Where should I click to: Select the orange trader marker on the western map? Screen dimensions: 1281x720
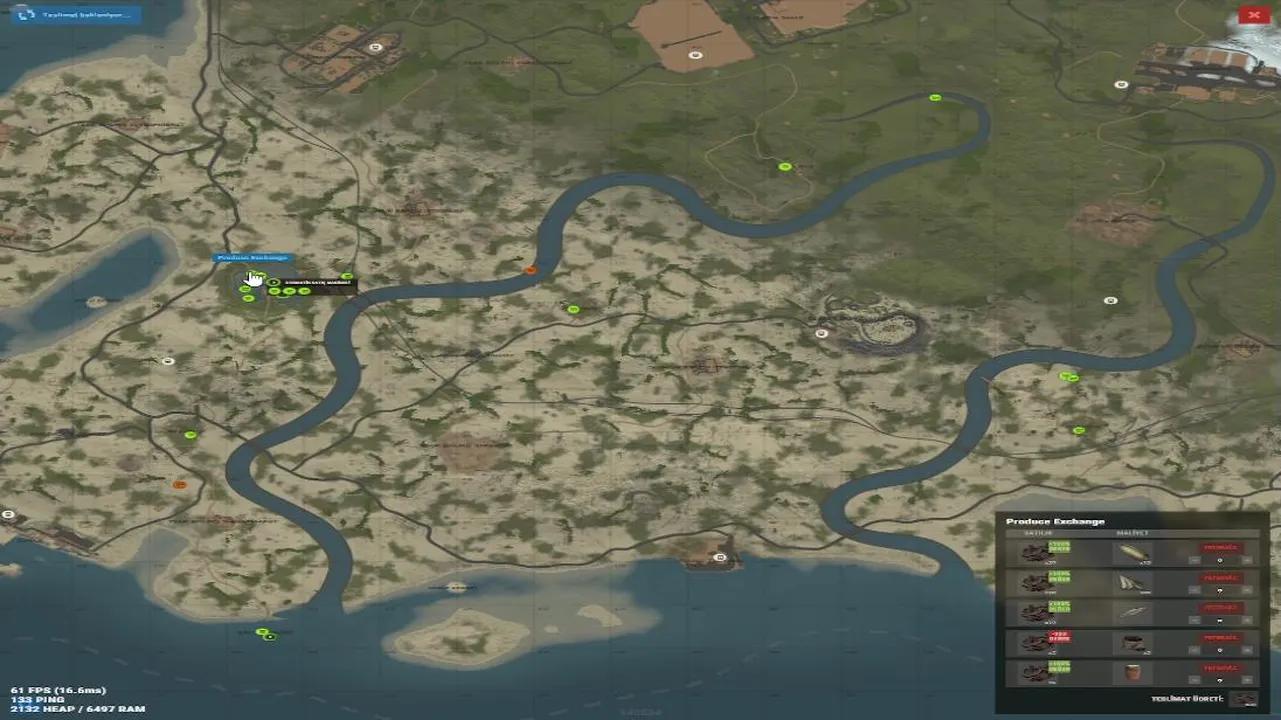click(x=180, y=483)
